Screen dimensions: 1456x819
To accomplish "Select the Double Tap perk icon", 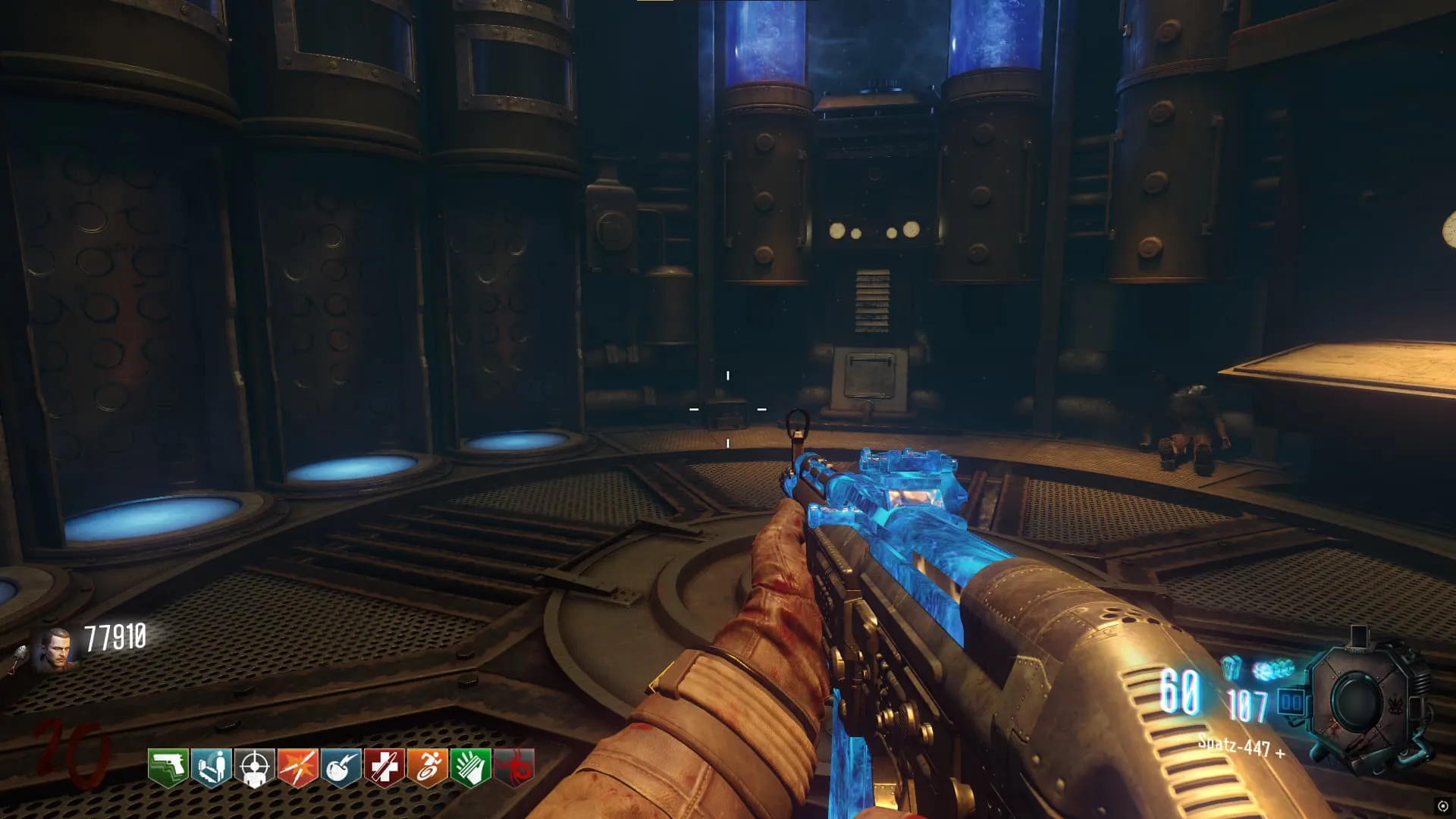I will [298, 767].
